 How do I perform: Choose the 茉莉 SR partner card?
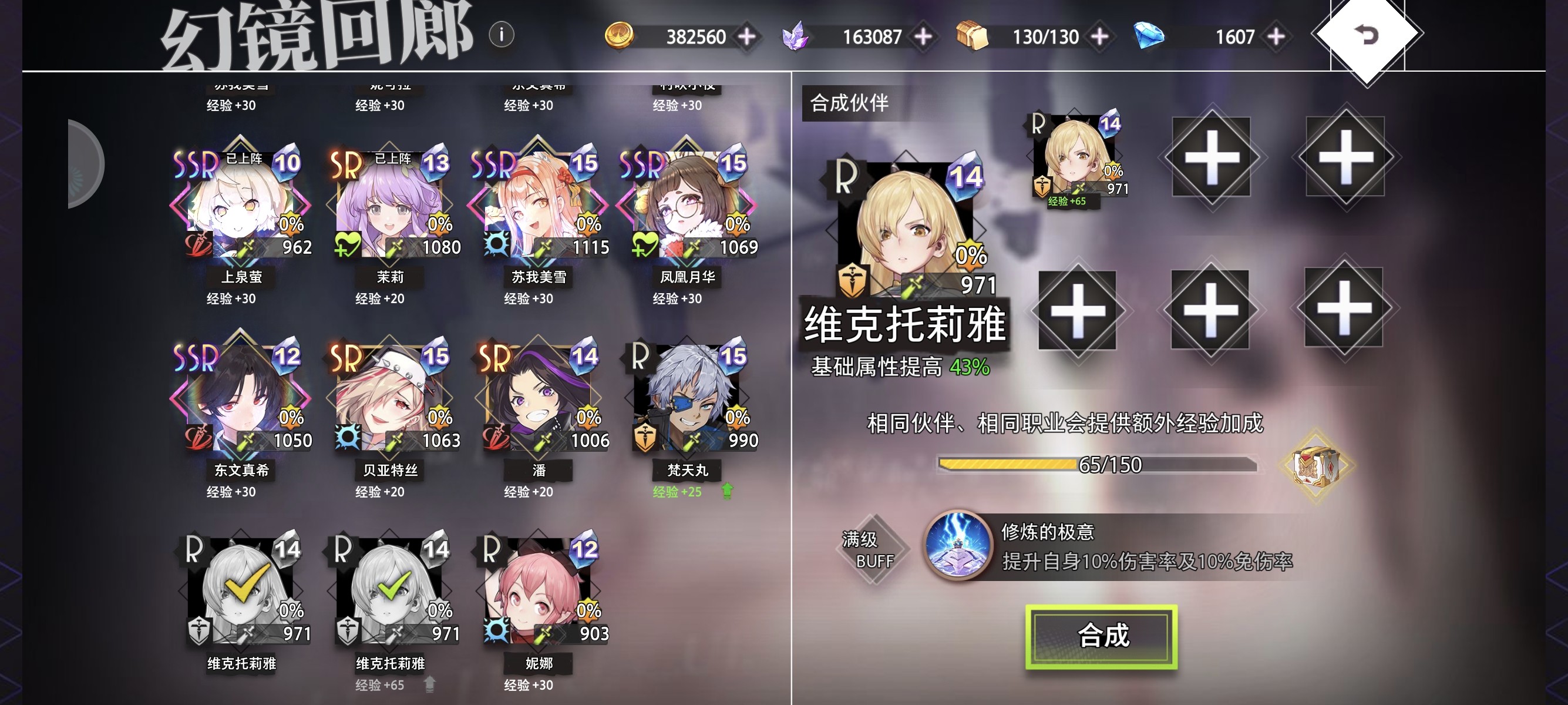pos(390,207)
